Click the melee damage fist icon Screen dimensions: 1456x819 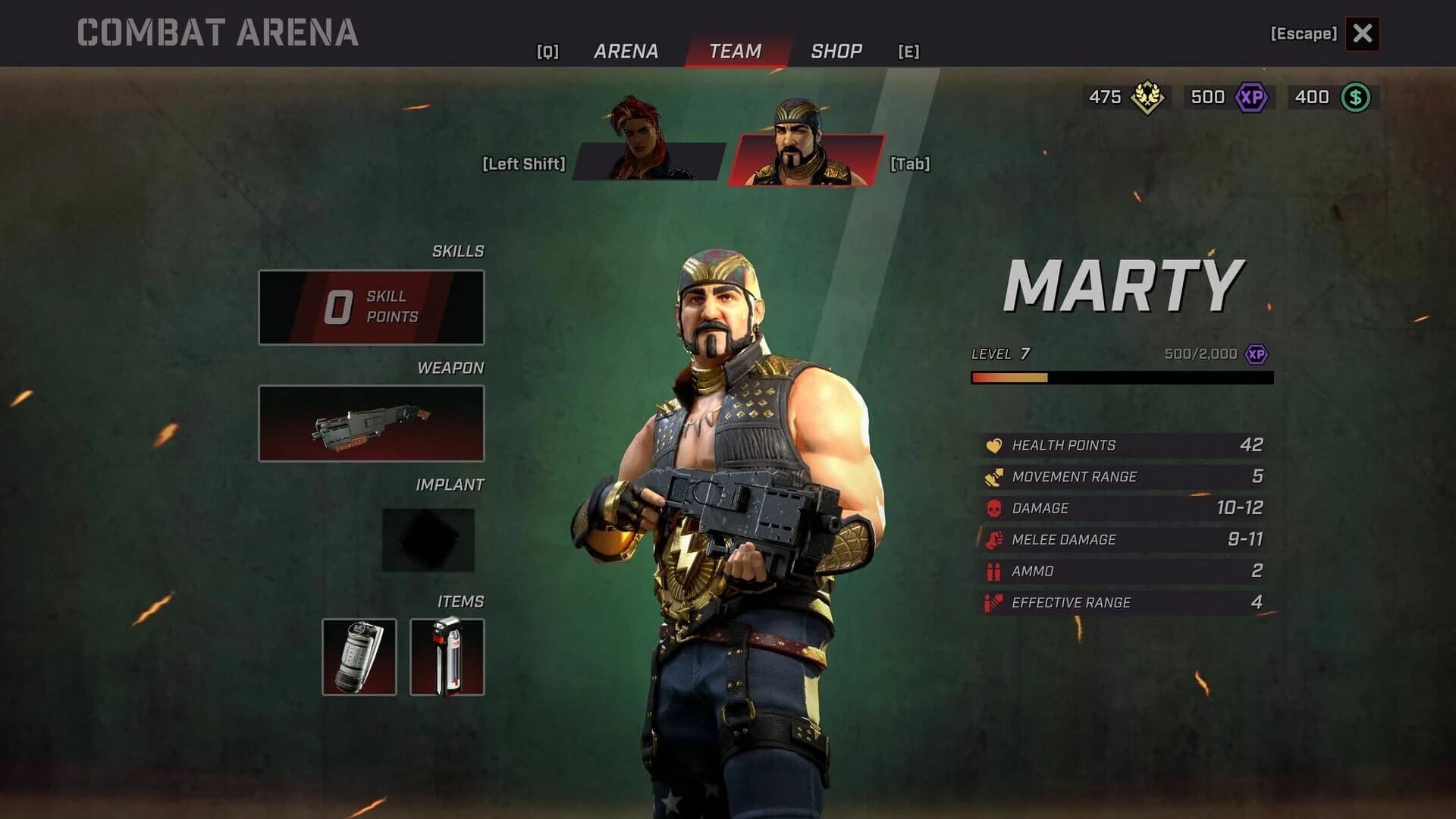tap(995, 539)
